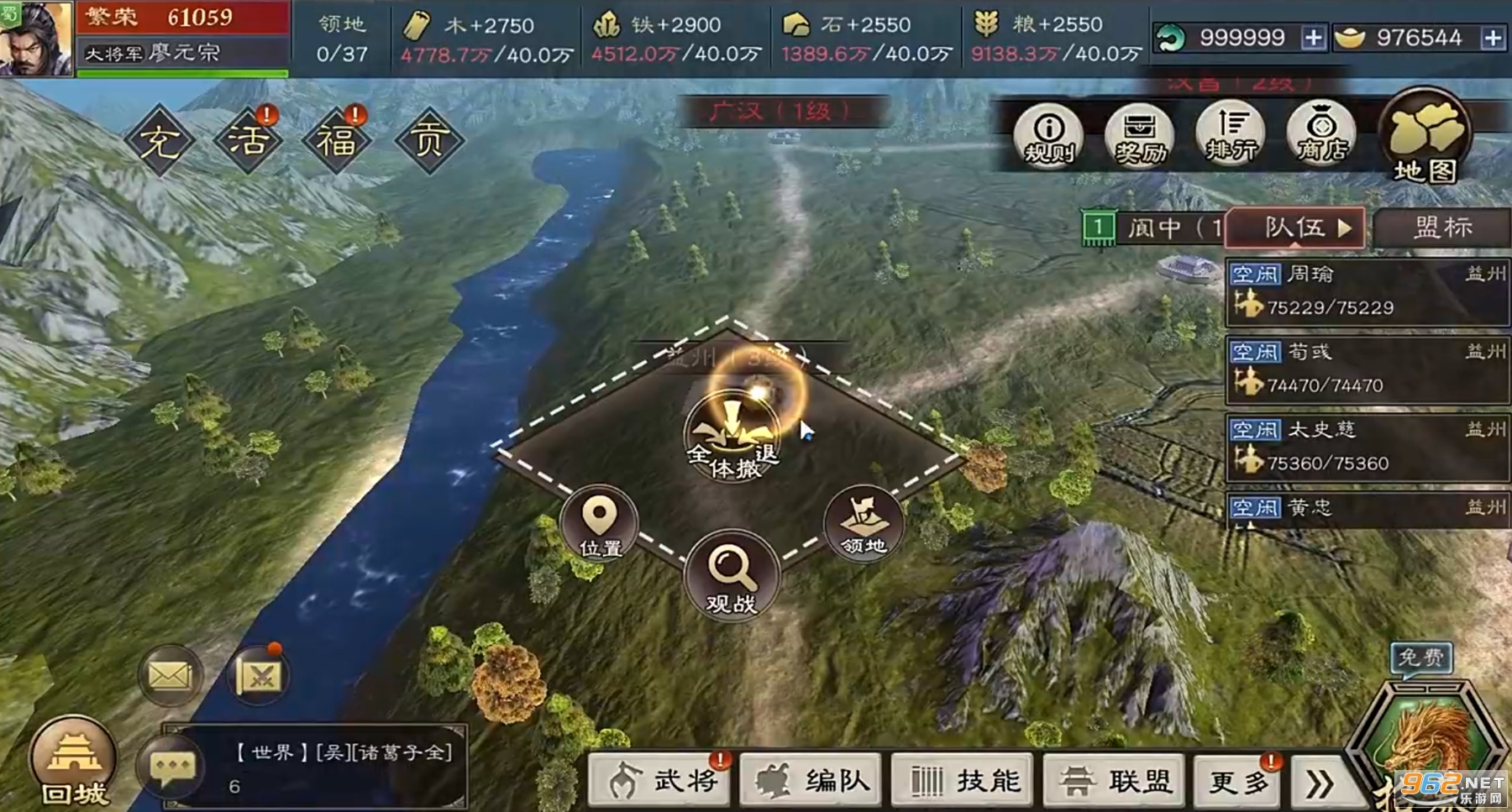Show the 排行 ranking list
This screenshot has height=812, width=1512.
click(1231, 136)
